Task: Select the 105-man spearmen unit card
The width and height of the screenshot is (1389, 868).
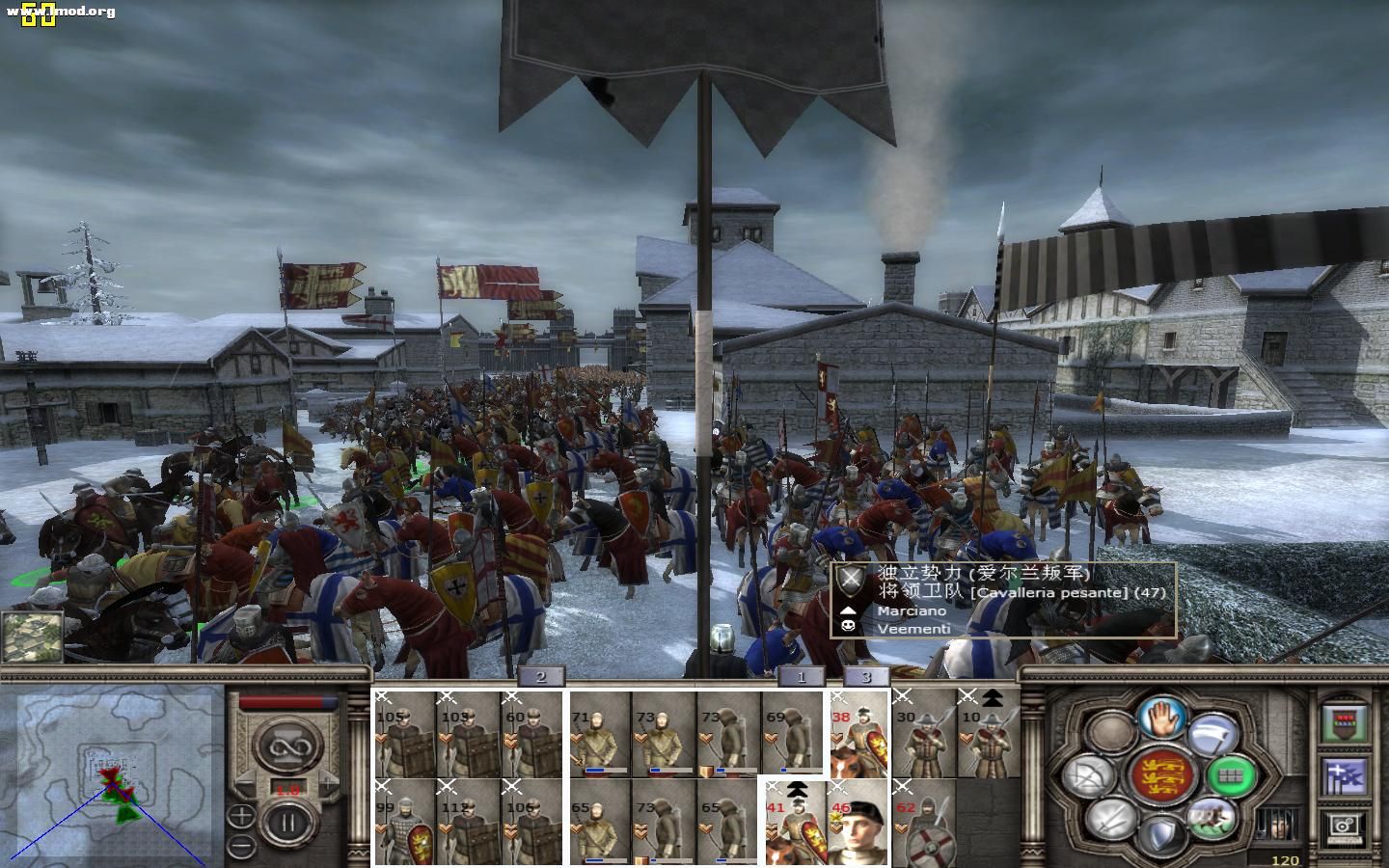Action: pyautogui.click(x=403, y=733)
